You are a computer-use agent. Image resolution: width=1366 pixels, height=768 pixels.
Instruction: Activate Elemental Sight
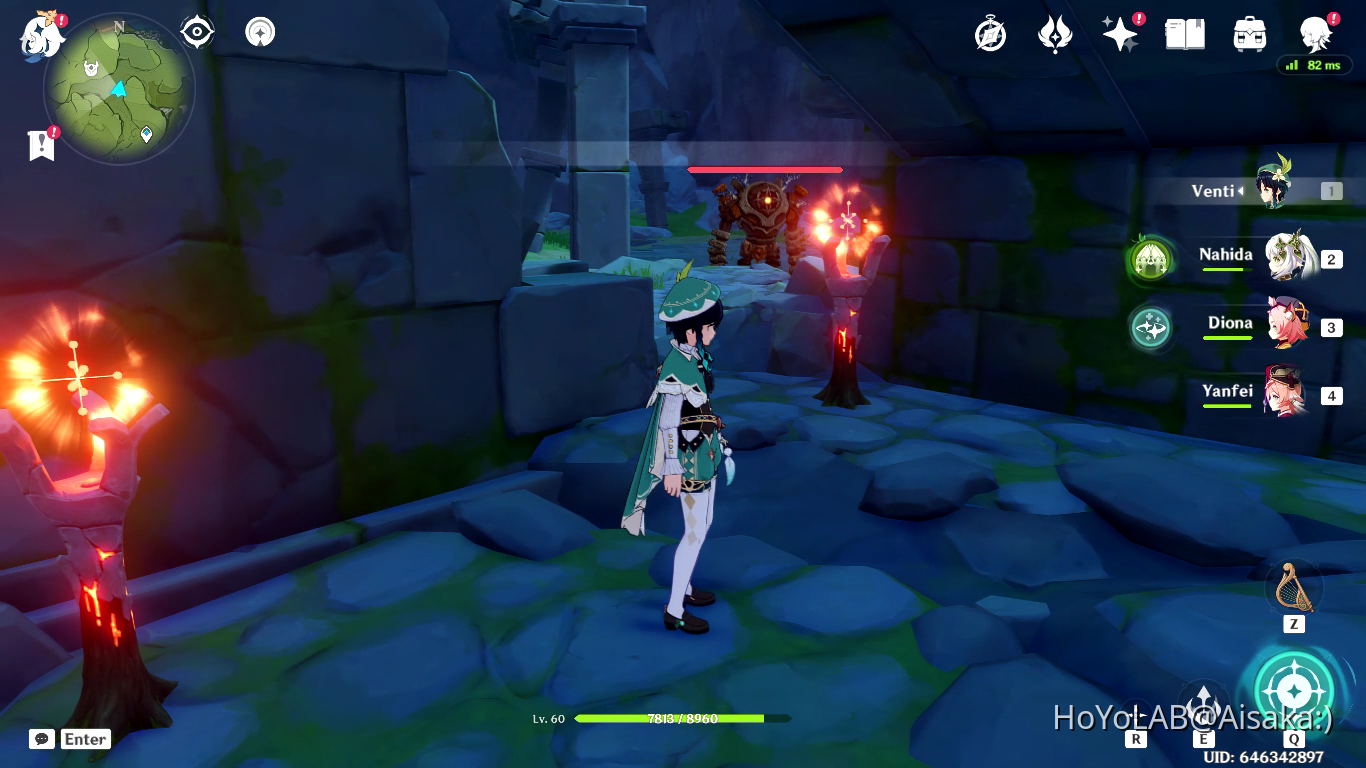click(x=195, y=31)
